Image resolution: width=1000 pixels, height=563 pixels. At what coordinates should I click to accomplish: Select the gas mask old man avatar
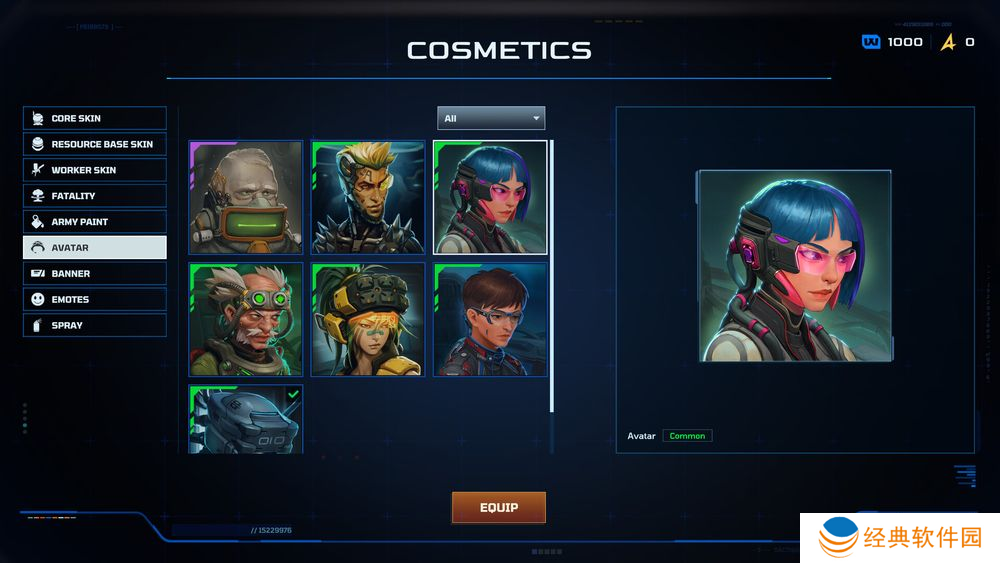click(x=246, y=198)
